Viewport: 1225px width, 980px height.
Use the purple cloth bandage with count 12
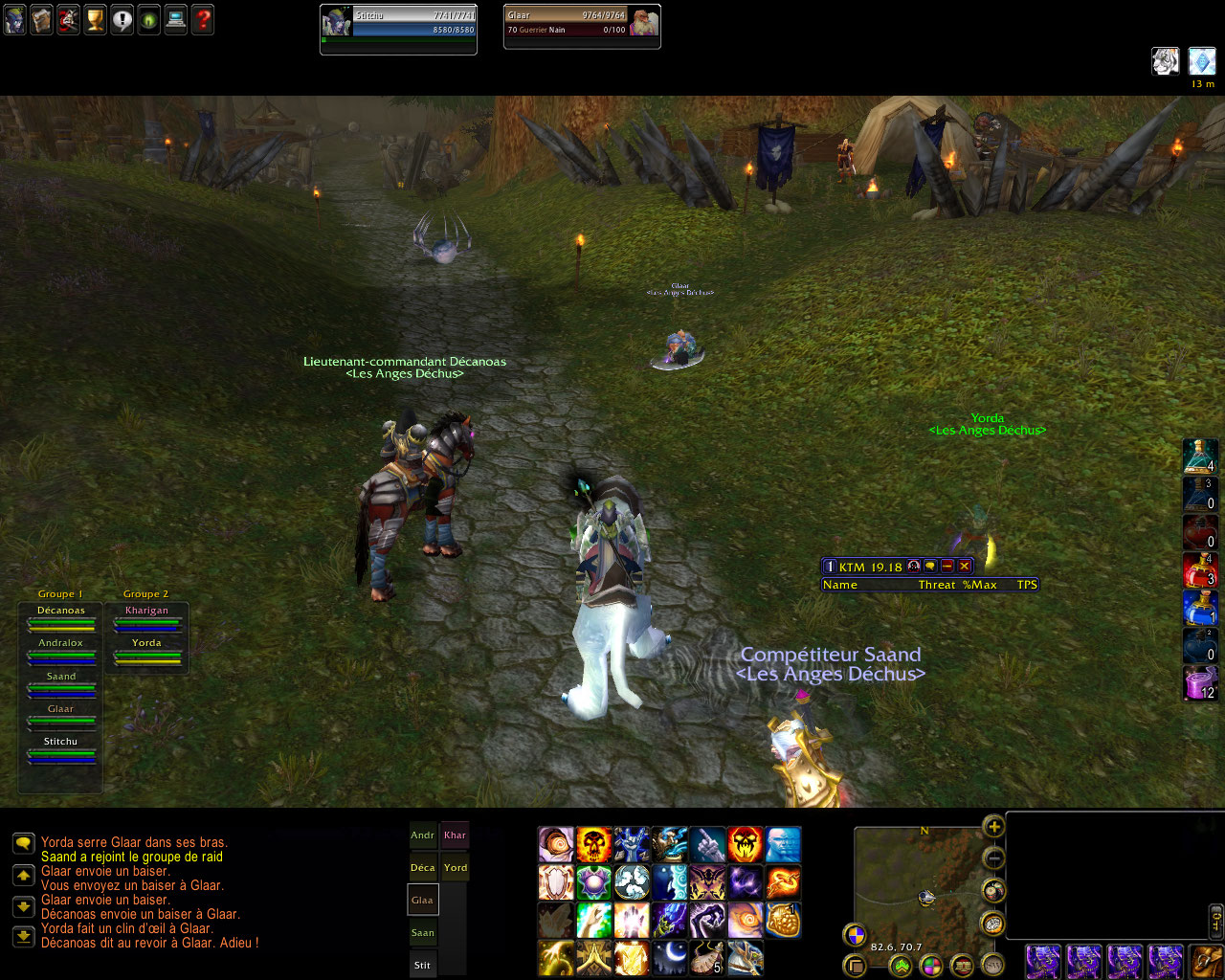1200,683
